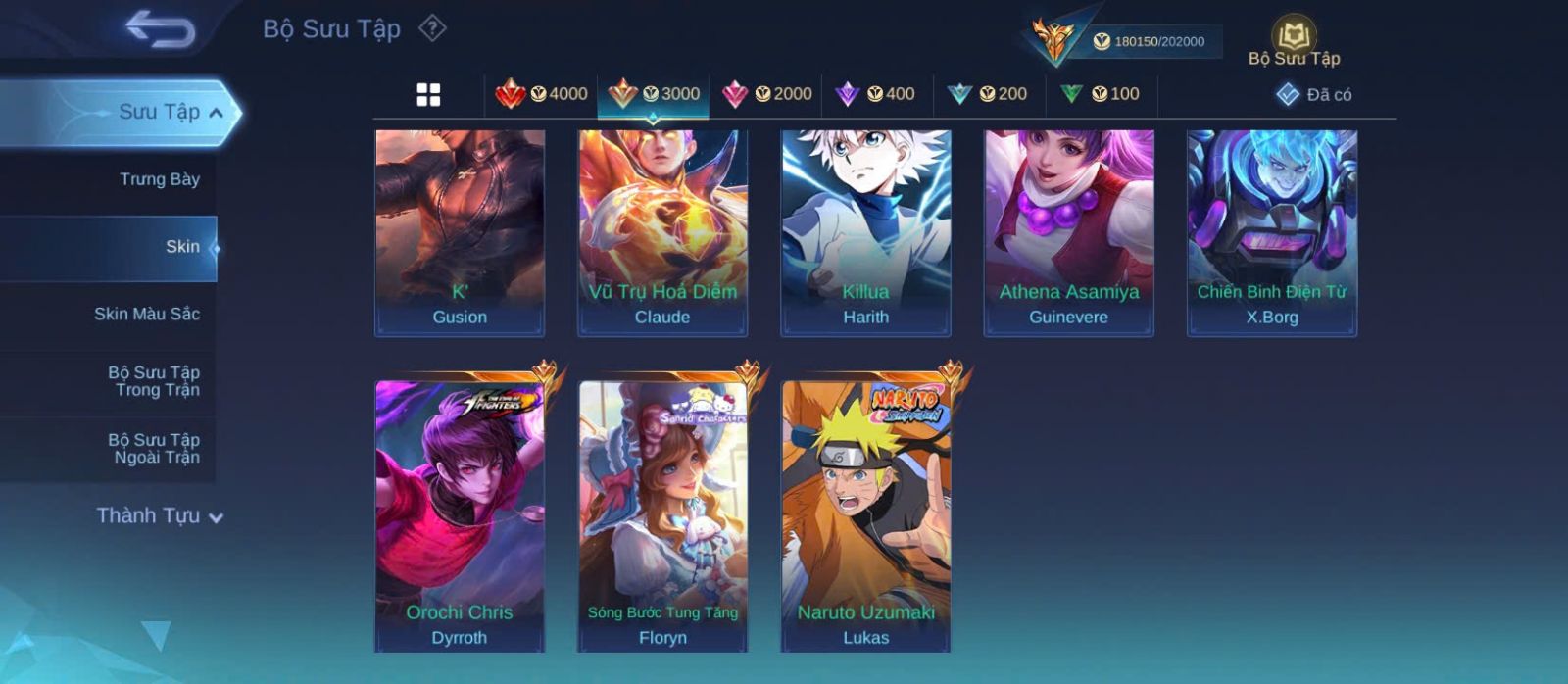1568x684 pixels.
Task: Choose the Naruto Uzumaki Lukas skin card
Action: click(865, 514)
